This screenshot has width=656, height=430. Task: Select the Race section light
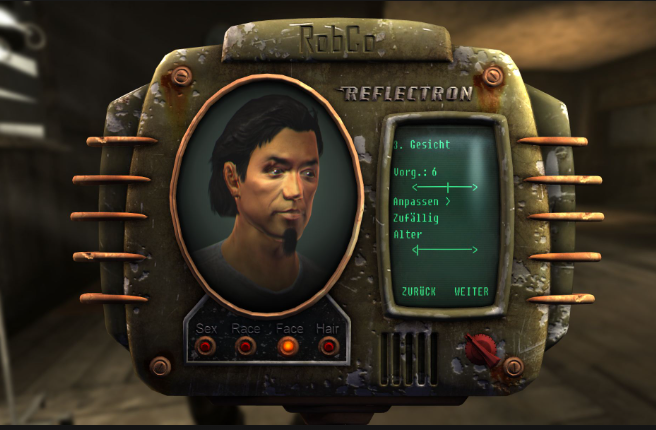pyautogui.click(x=245, y=346)
